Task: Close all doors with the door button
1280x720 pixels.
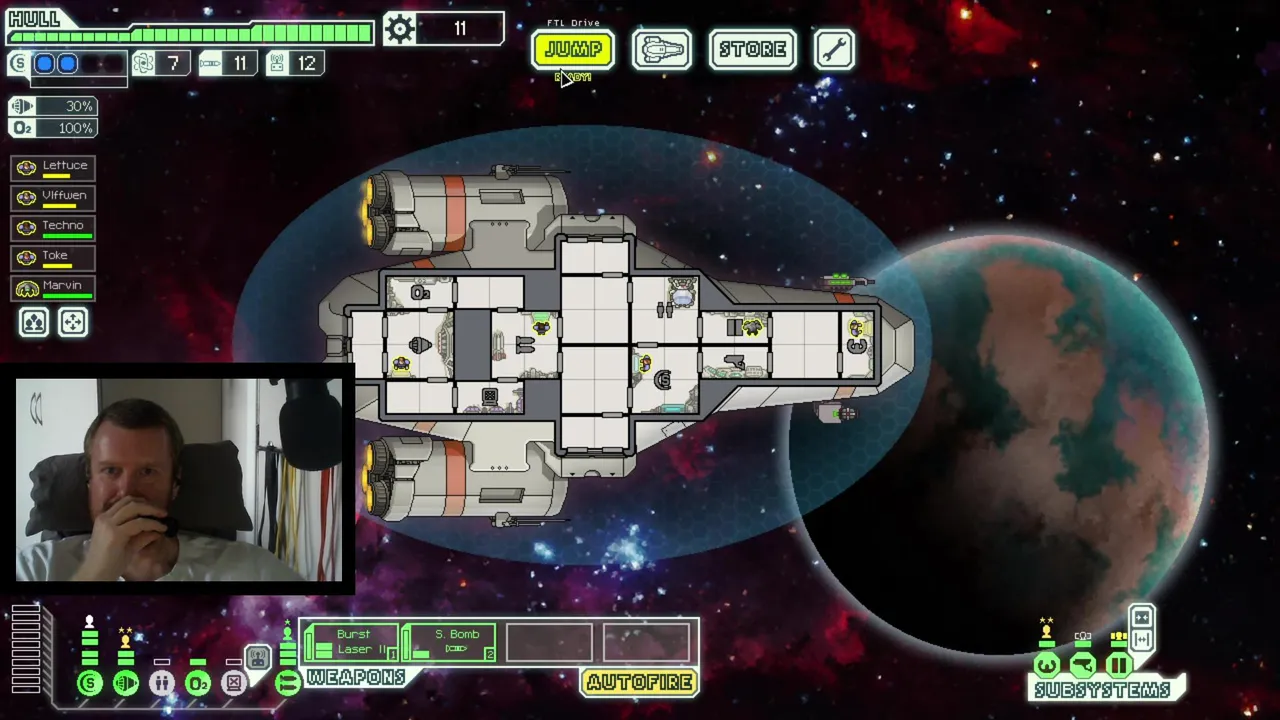Action: (1142, 617)
